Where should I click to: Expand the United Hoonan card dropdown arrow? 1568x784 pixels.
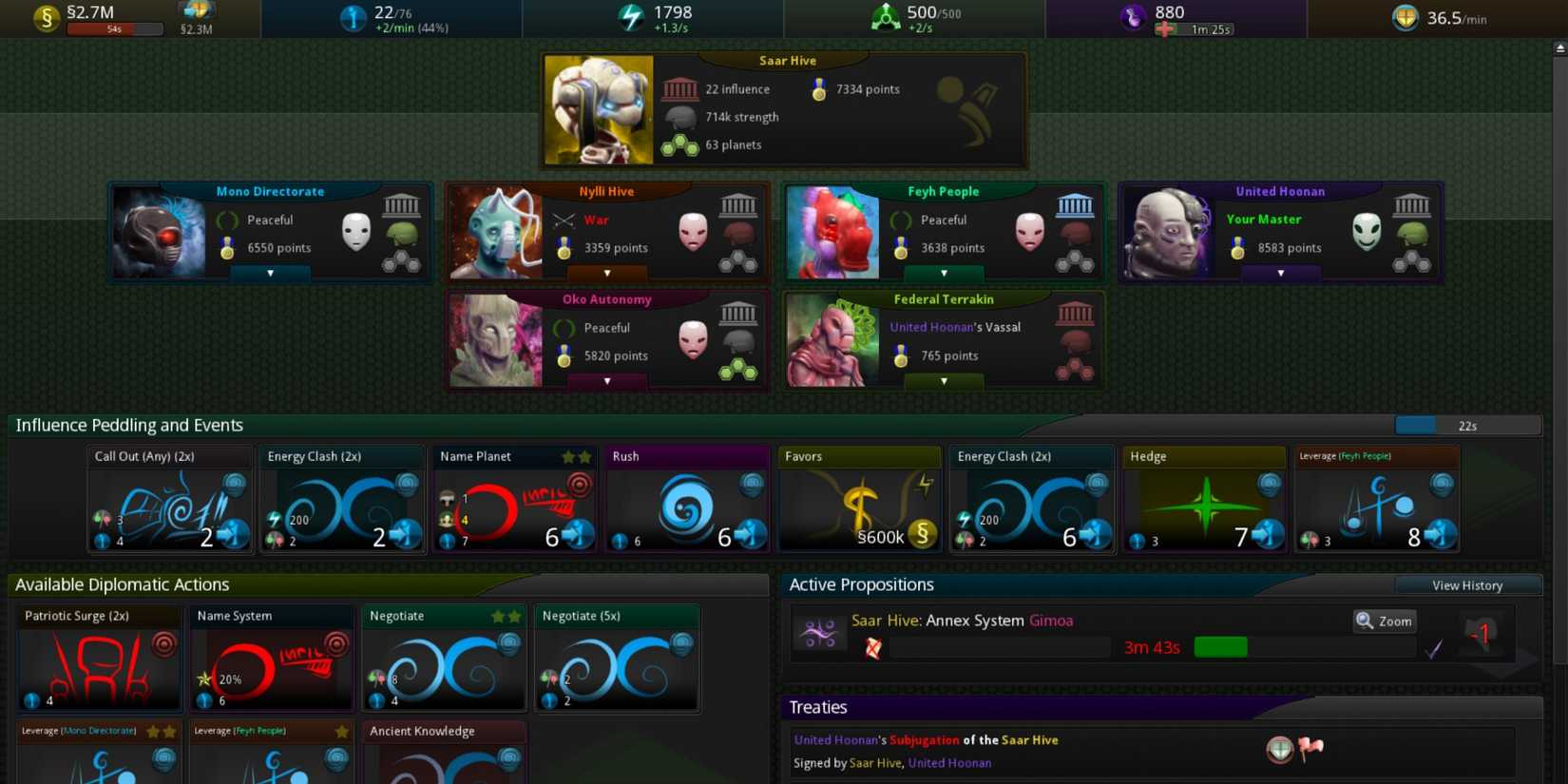[x=1281, y=273]
